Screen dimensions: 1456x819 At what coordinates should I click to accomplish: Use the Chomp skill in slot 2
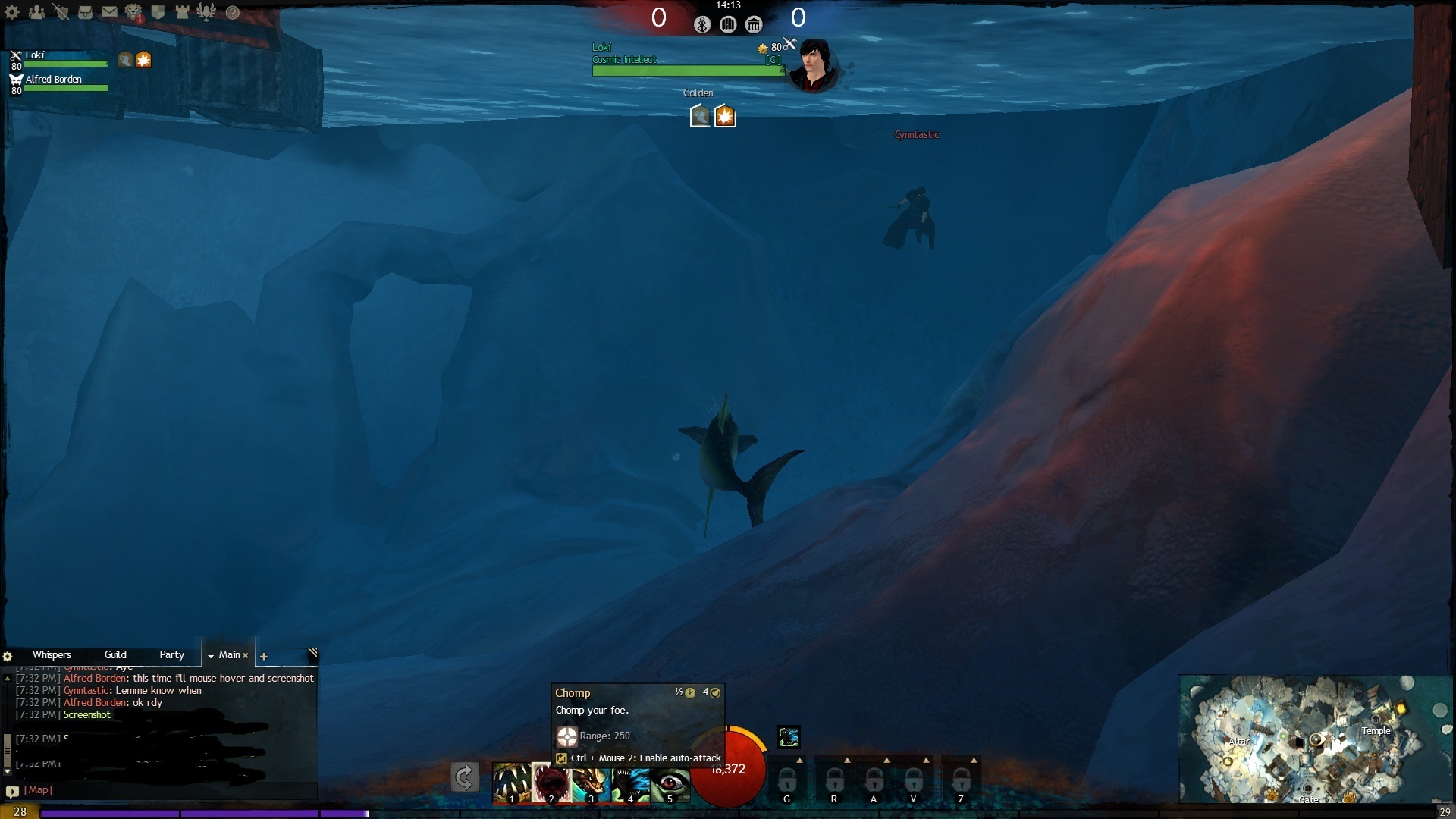pyautogui.click(x=551, y=783)
